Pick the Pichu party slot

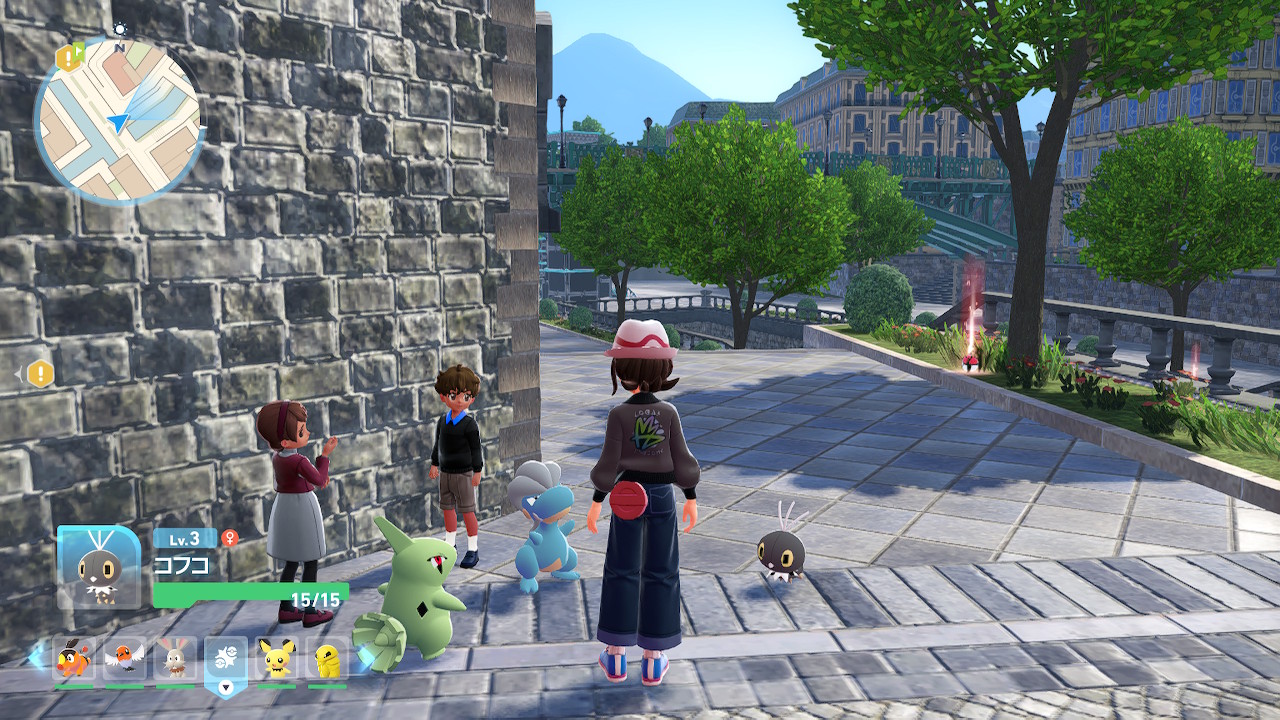[x=276, y=658]
